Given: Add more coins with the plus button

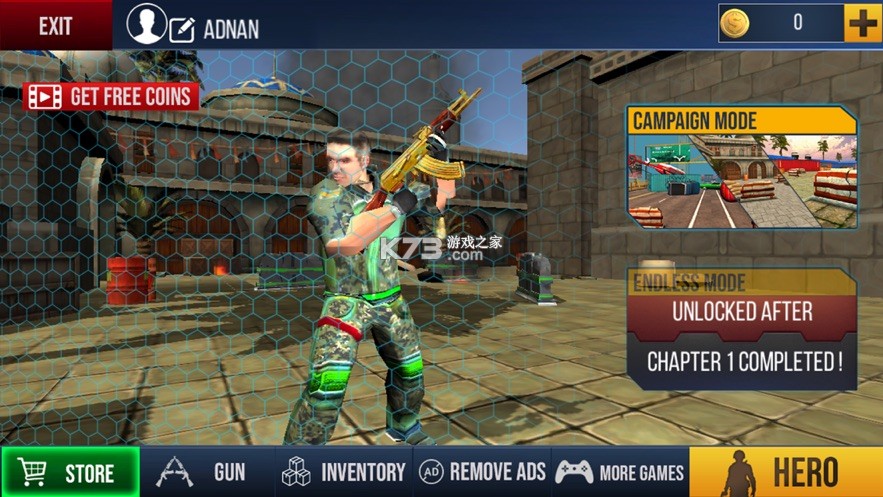Looking at the screenshot, I should [x=862, y=23].
